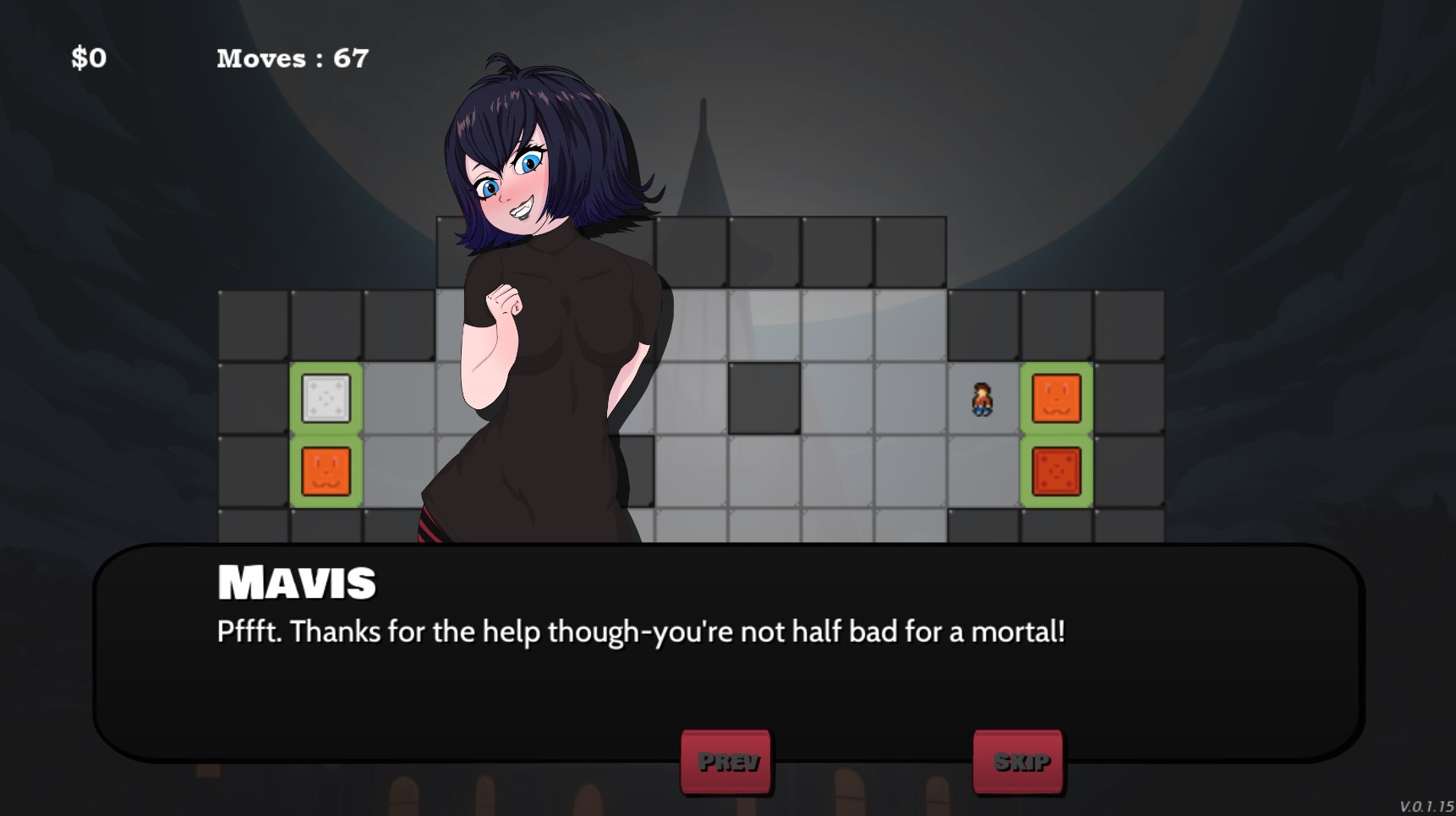The height and width of the screenshot is (816, 1456).
Task: Go back with the PREV button
Action: [726, 761]
